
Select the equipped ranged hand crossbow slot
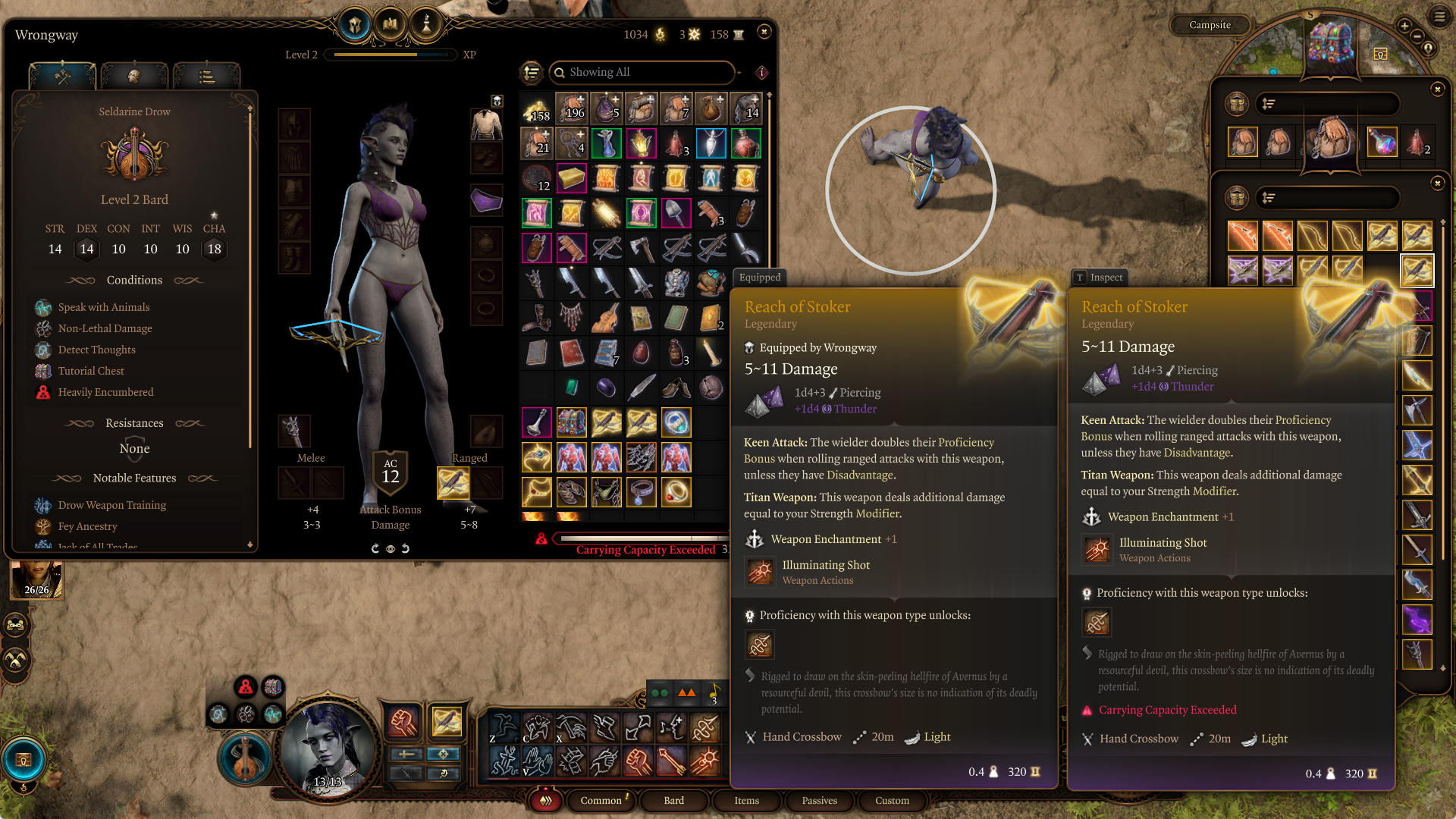(x=453, y=483)
